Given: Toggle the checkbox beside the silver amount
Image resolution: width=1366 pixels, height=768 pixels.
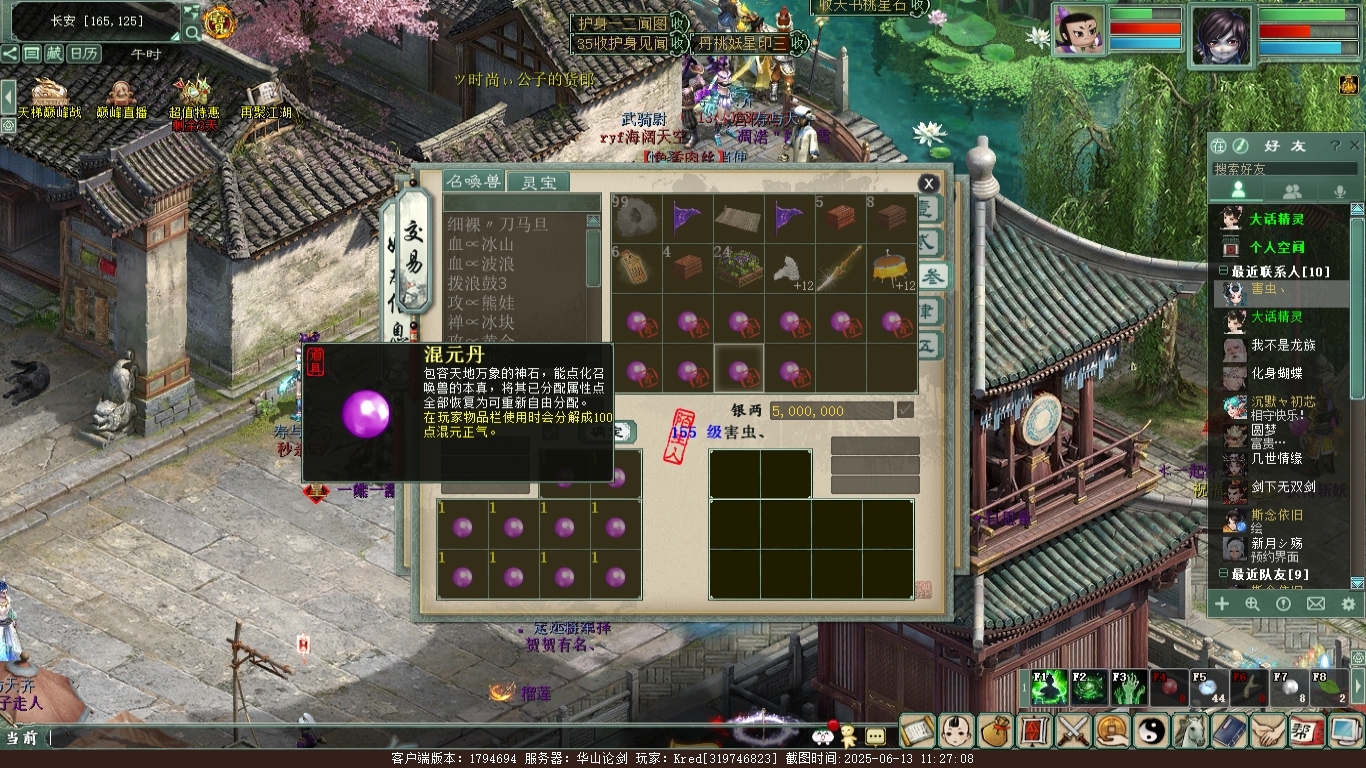Looking at the screenshot, I should coord(906,410).
